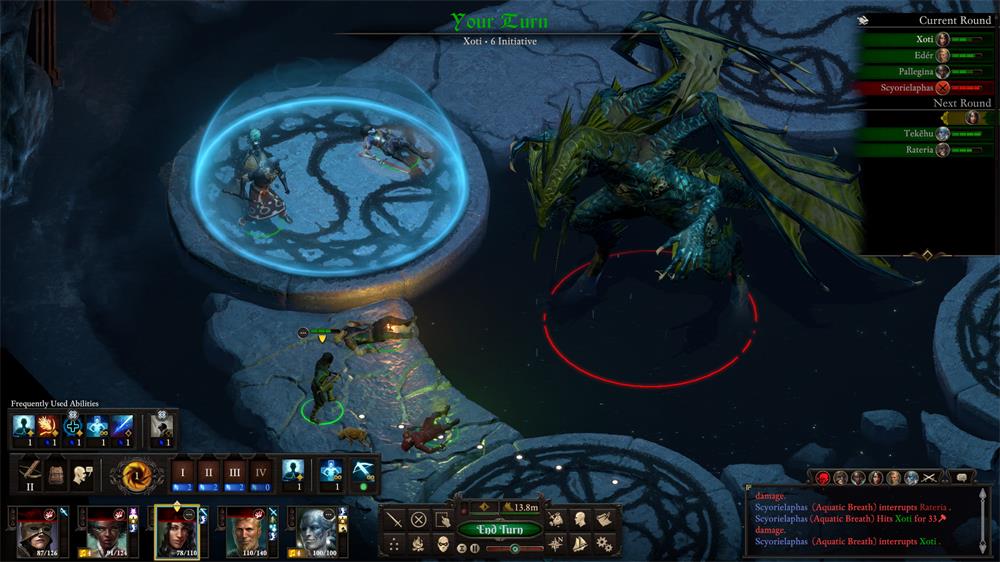Open level I spells

coord(182,472)
